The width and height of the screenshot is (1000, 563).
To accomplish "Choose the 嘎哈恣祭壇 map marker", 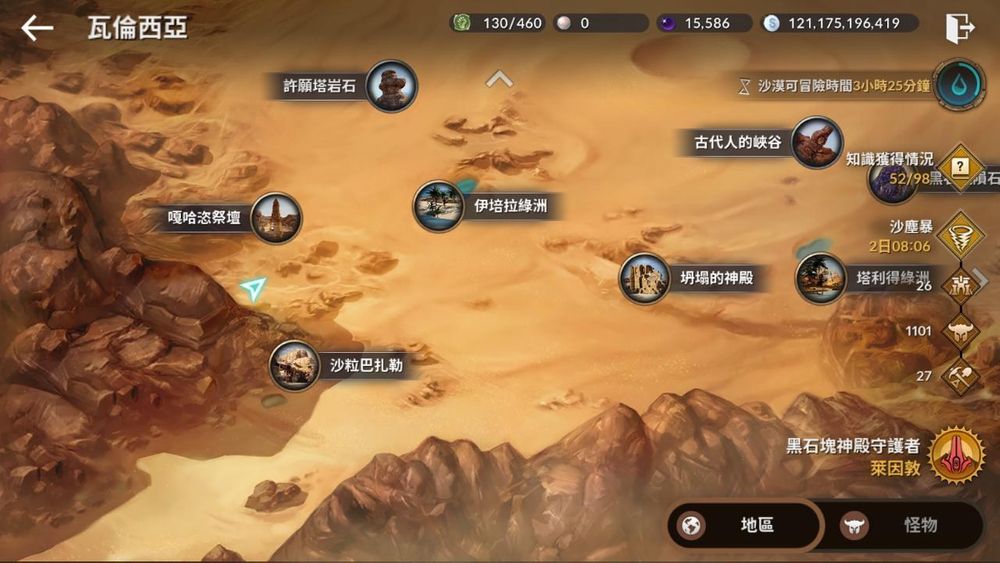I will point(275,217).
